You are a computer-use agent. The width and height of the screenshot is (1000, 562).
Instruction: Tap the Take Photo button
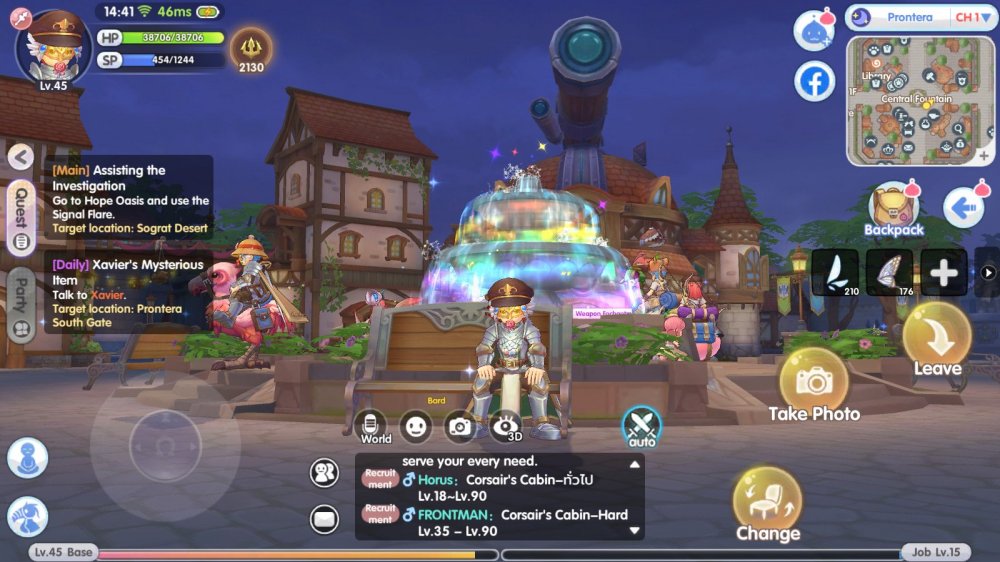(814, 383)
